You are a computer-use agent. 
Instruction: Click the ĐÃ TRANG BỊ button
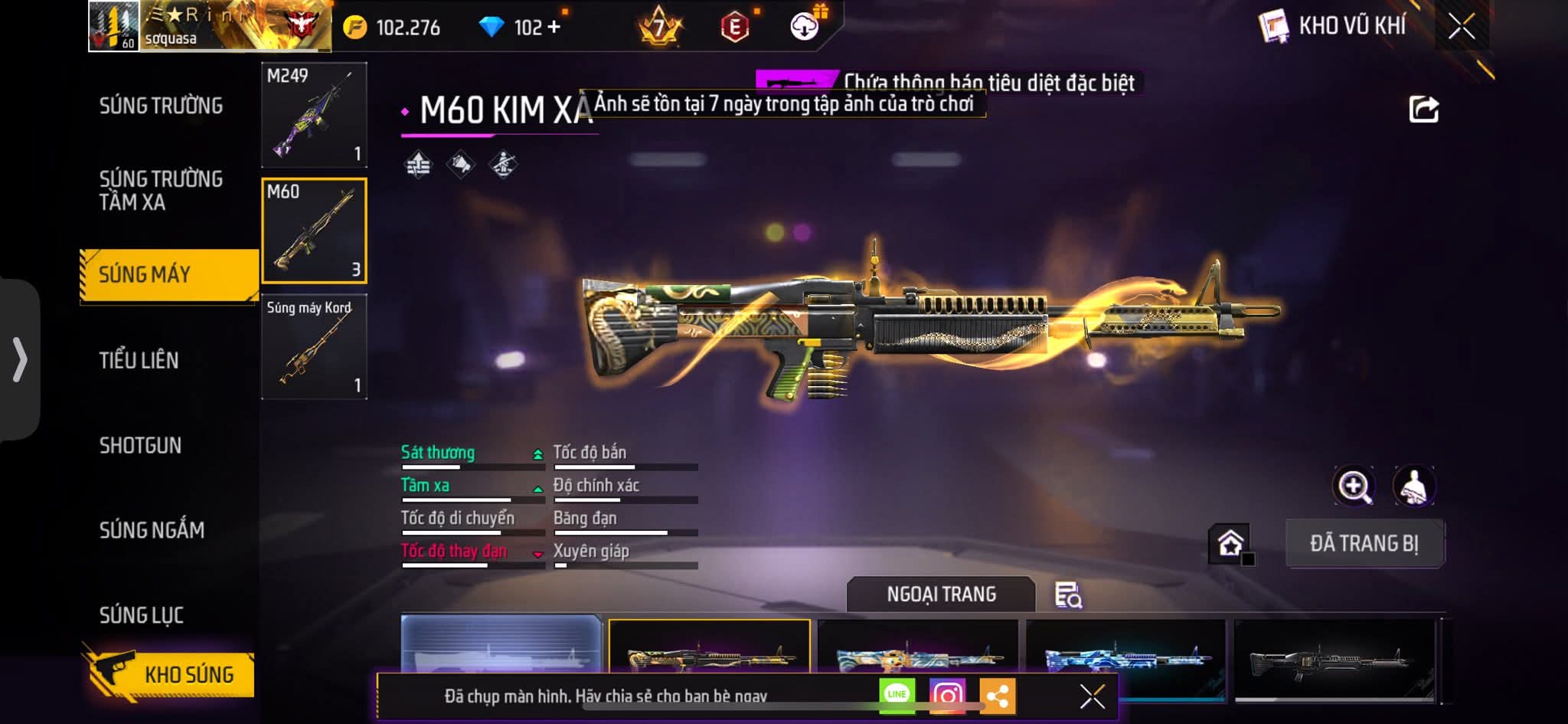(x=1364, y=543)
